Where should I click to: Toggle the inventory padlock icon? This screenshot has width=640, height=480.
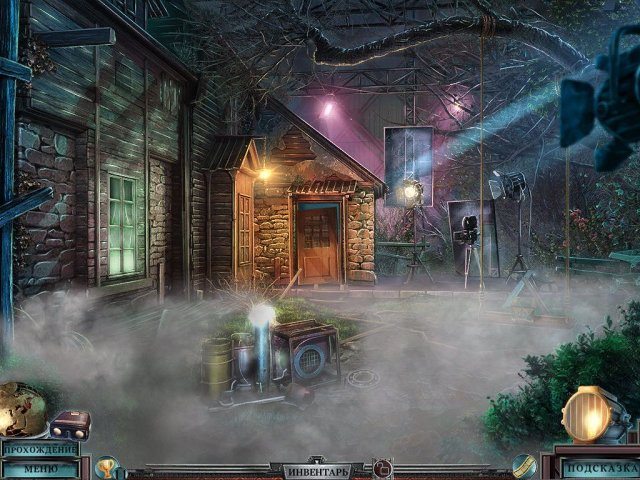[382, 467]
